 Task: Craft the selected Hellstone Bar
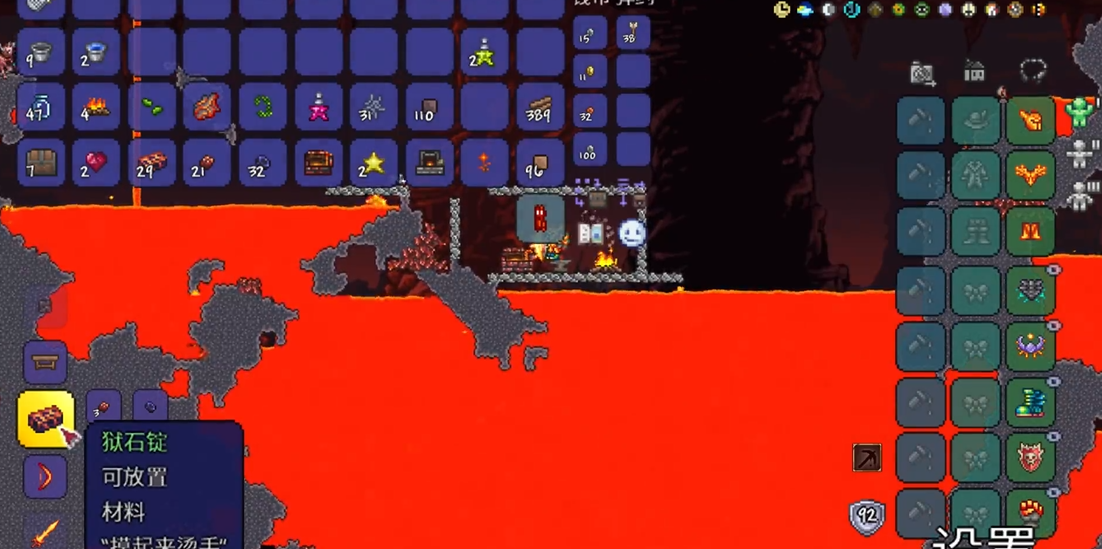click(45, 419)
